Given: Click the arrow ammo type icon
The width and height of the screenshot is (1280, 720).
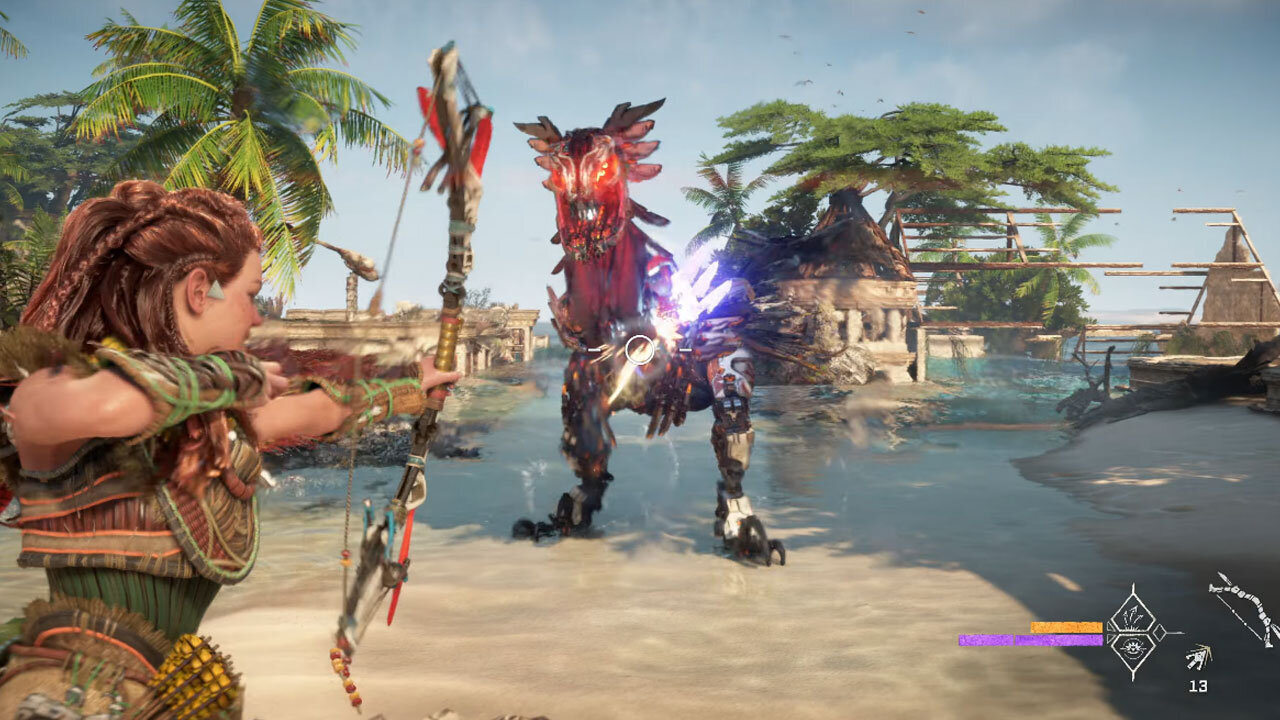Looking at the screenshot, I should pyautogui.click(x=1198, y=658).
